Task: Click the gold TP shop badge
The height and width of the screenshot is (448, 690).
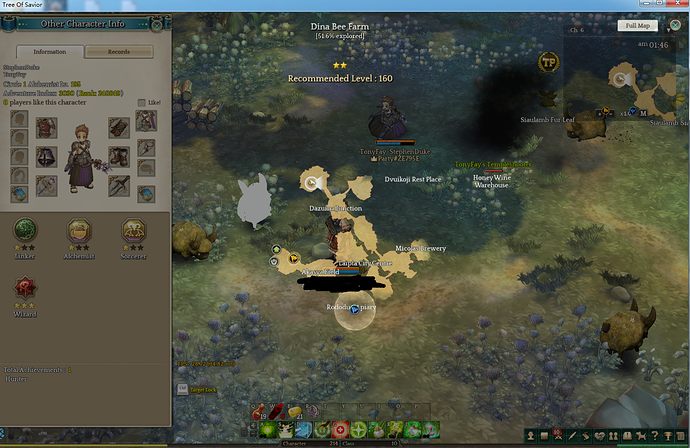Action: [548, 62]
